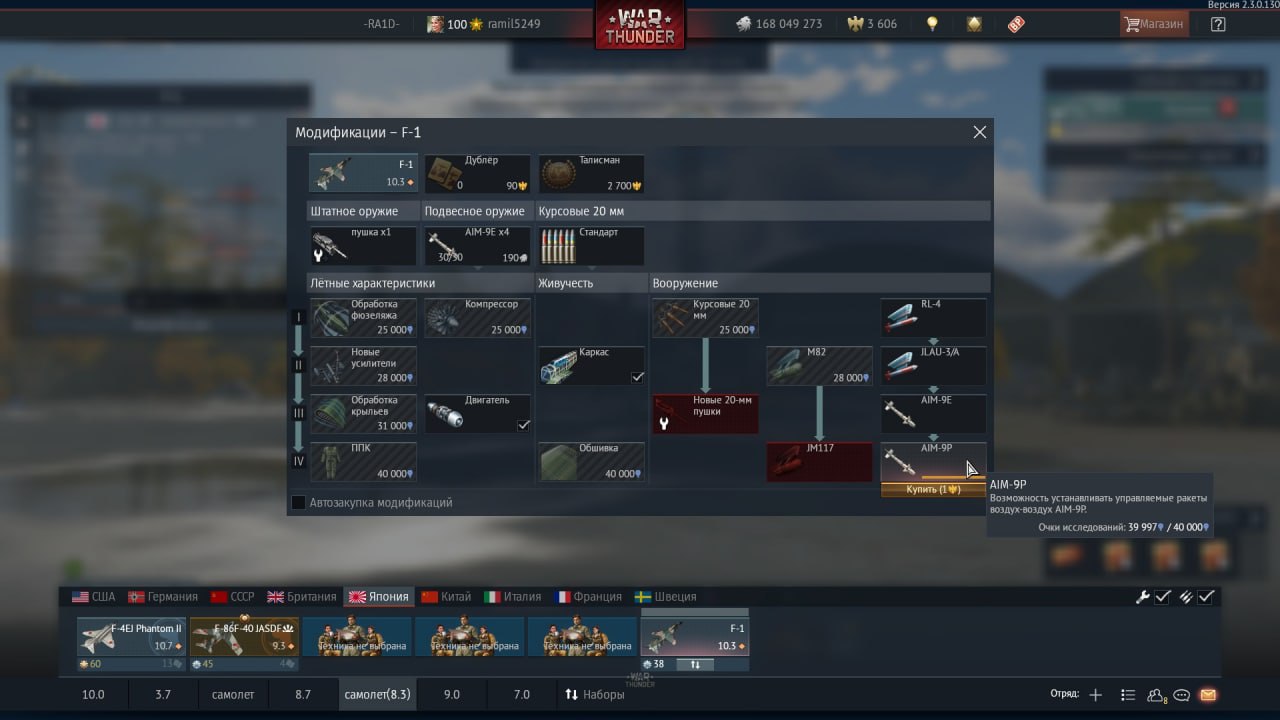Close the F-1 modifications window
This screenshot has height=720, width=1280.
click(980, 132)
